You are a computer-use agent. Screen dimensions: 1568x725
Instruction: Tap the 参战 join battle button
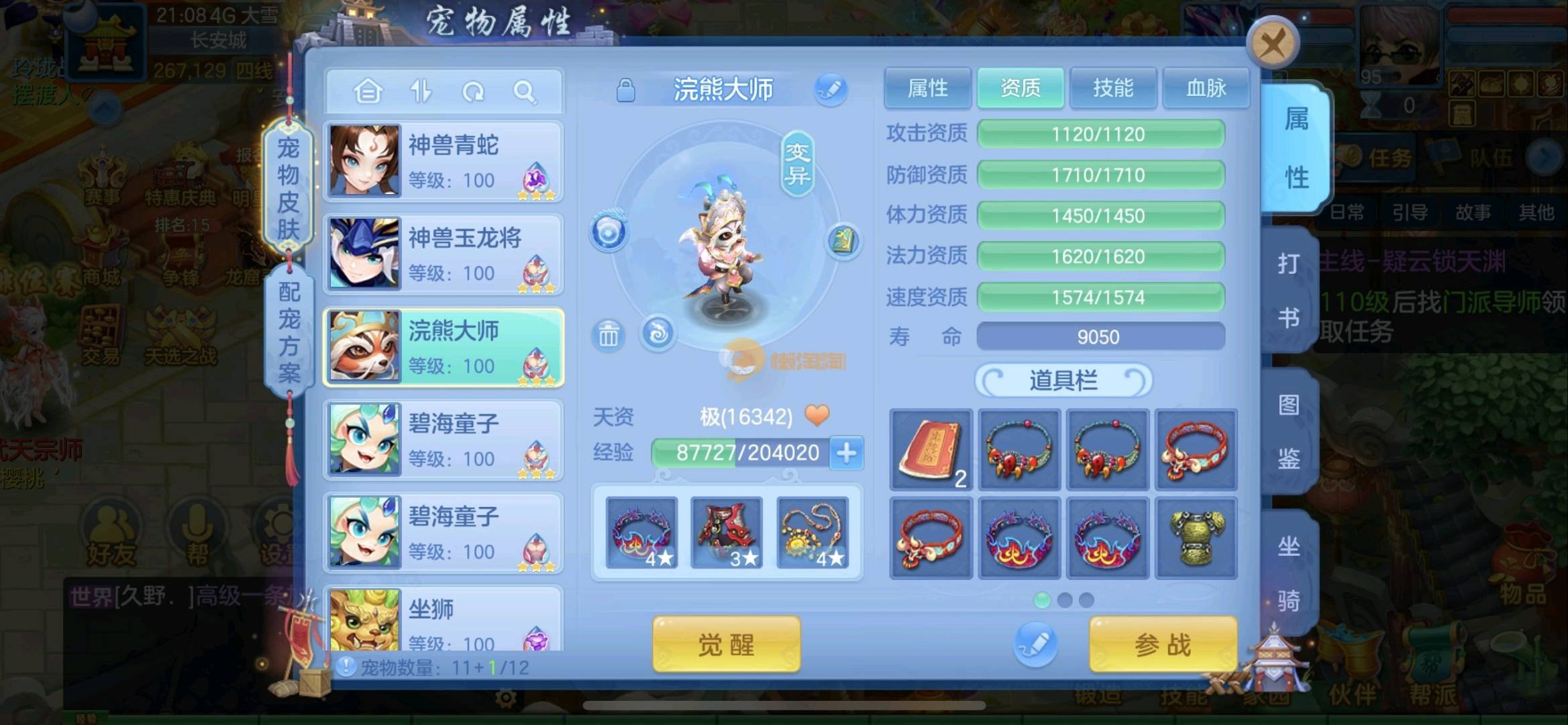pyautogui.click(x=1163, y=645)
